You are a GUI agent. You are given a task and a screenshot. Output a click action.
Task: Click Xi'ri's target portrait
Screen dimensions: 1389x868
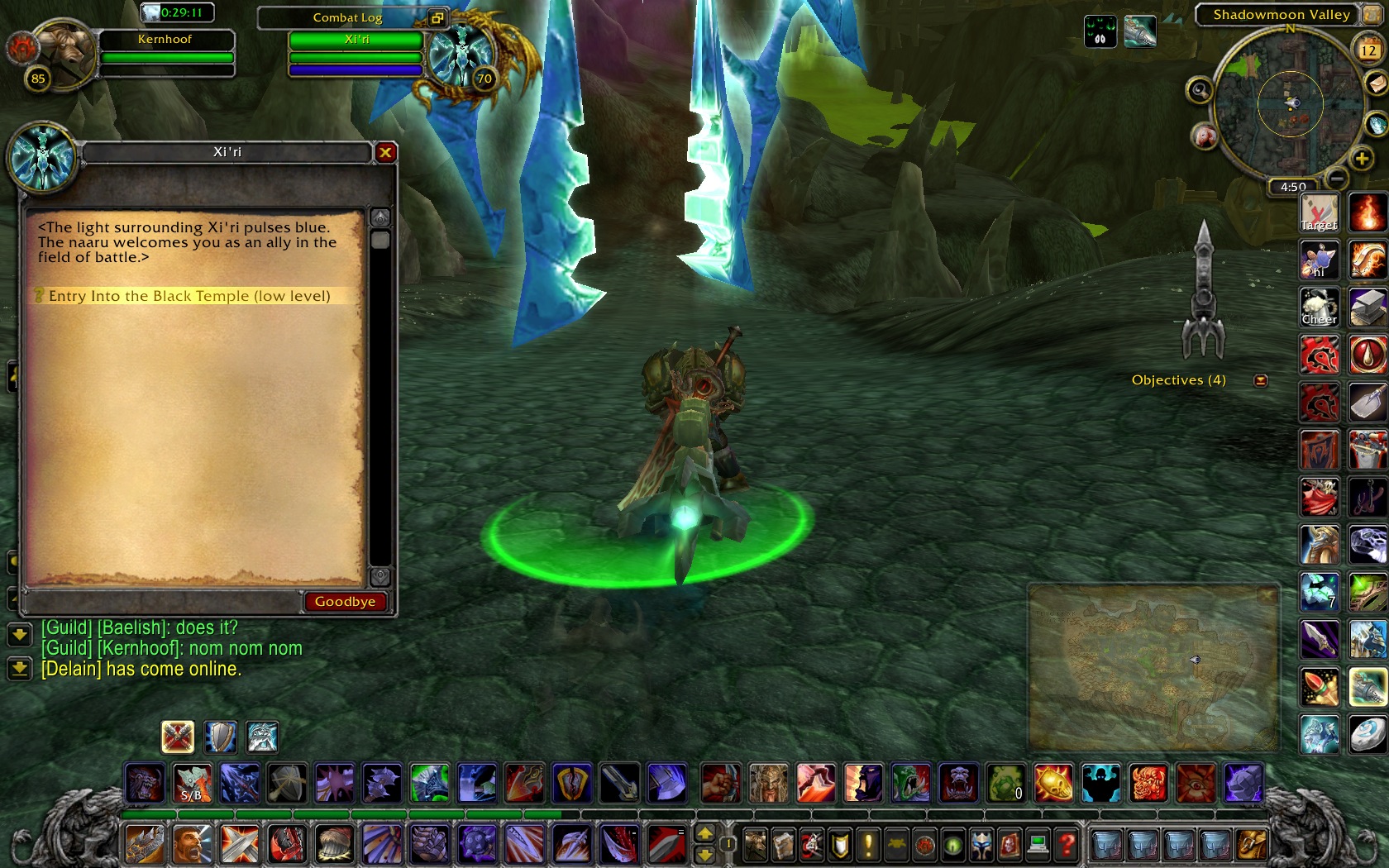(x=461, y=56)
